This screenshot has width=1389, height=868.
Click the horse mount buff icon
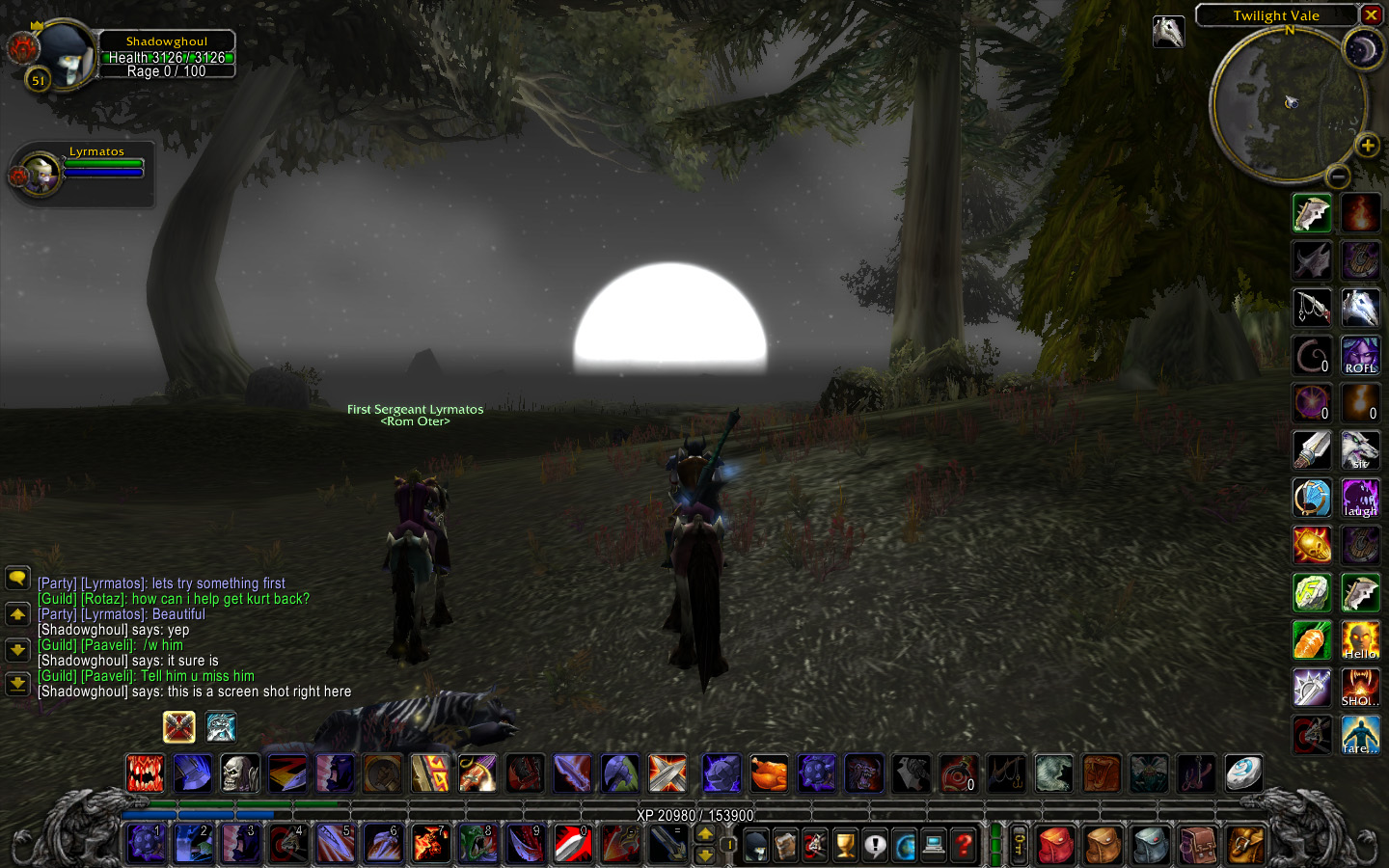[x=1168, y=31]
